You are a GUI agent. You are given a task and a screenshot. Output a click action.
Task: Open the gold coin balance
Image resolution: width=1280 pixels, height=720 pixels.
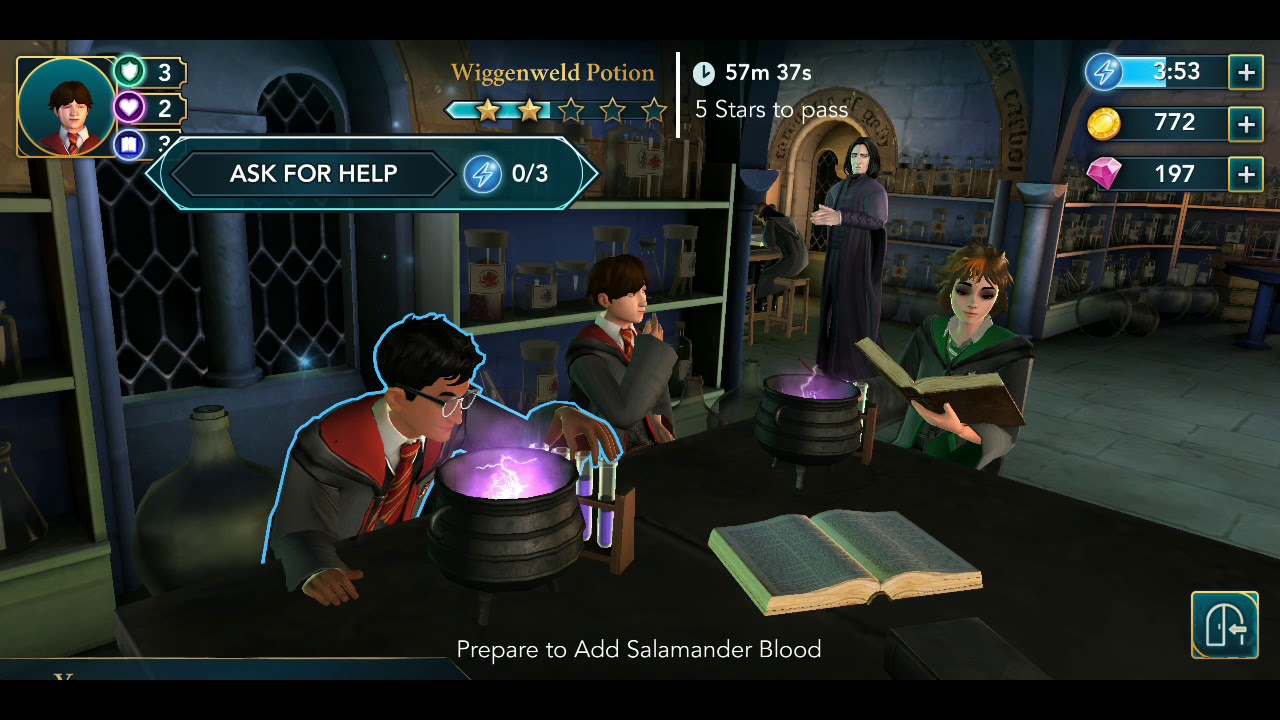[x=1160, y=124]
